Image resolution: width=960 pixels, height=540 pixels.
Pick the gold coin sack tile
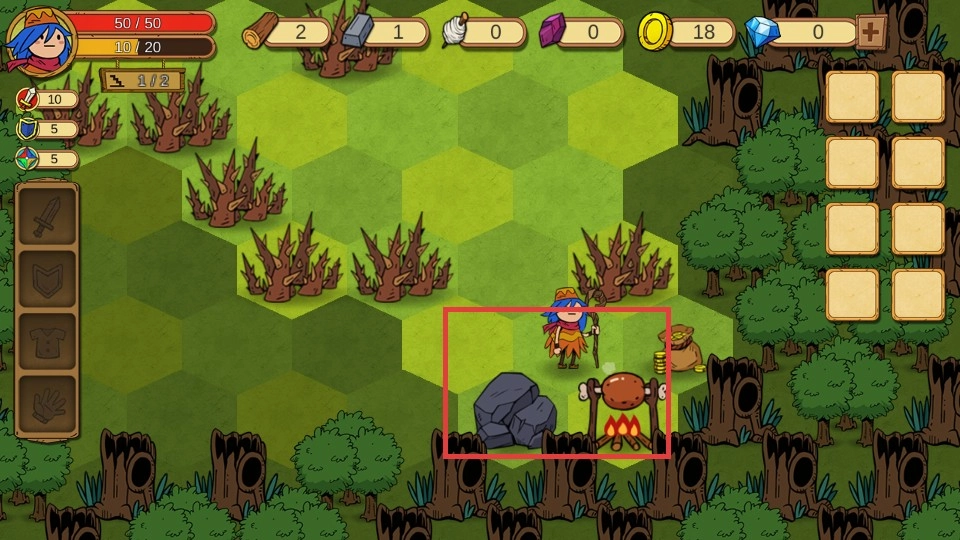pyautogui.click(x=681, y=350)
